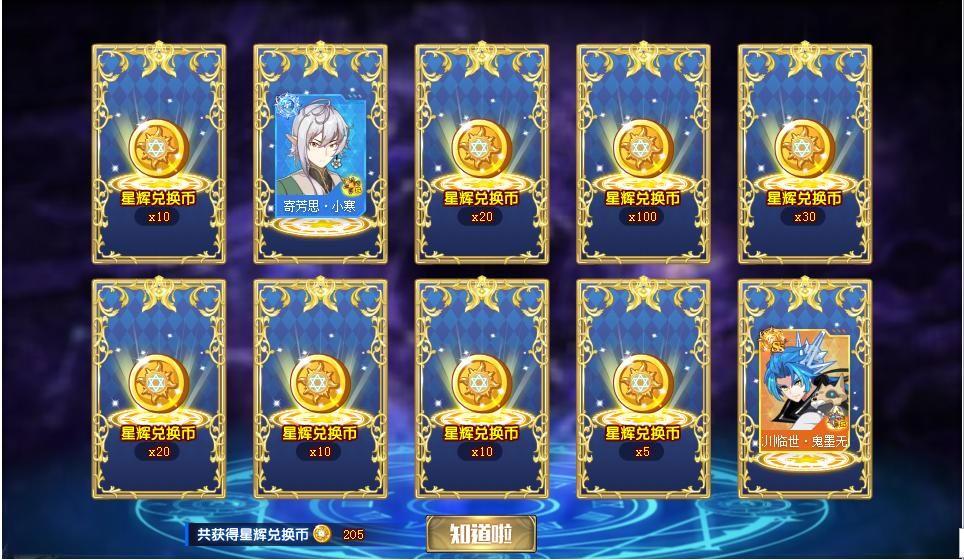
Task: Select the 寄芳思·小寒 character card
Action: [x=320, y=154]
